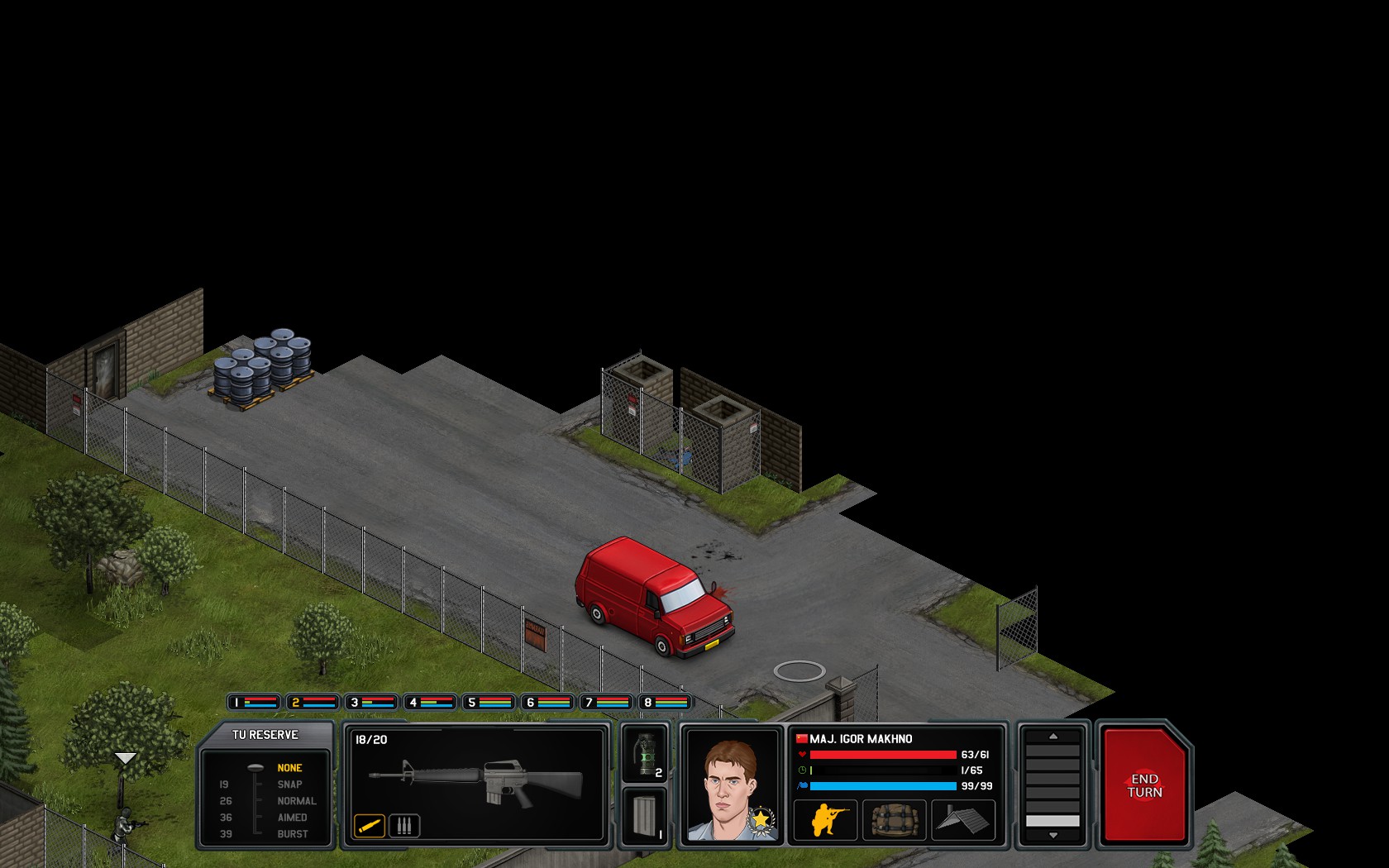Select the single-shot ammo icon under the rifle
Image resolution: width=1389 pixels, height=868 pixels.
370,823
